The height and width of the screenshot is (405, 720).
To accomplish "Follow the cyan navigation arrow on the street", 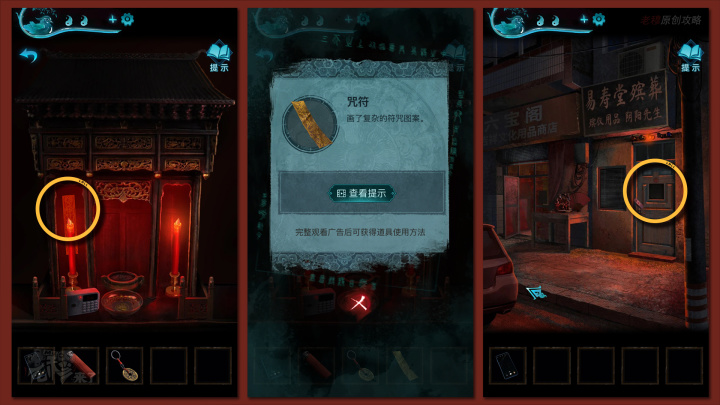I will [x=536, y=292].
